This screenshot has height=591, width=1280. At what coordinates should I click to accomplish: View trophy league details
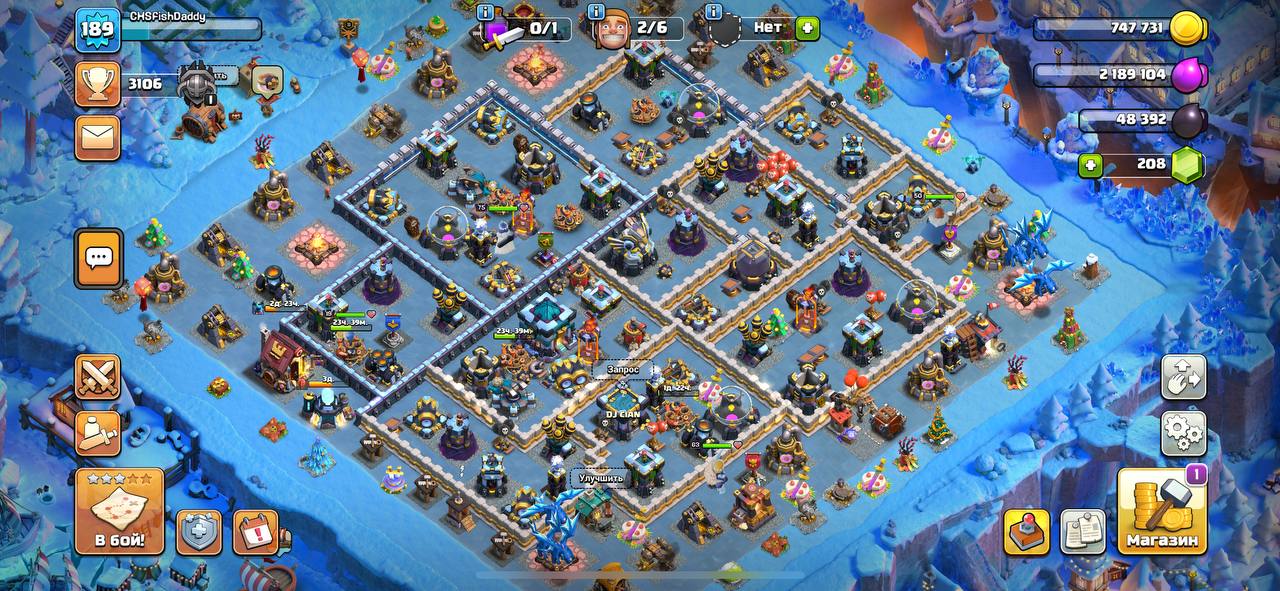pos(98,84)
